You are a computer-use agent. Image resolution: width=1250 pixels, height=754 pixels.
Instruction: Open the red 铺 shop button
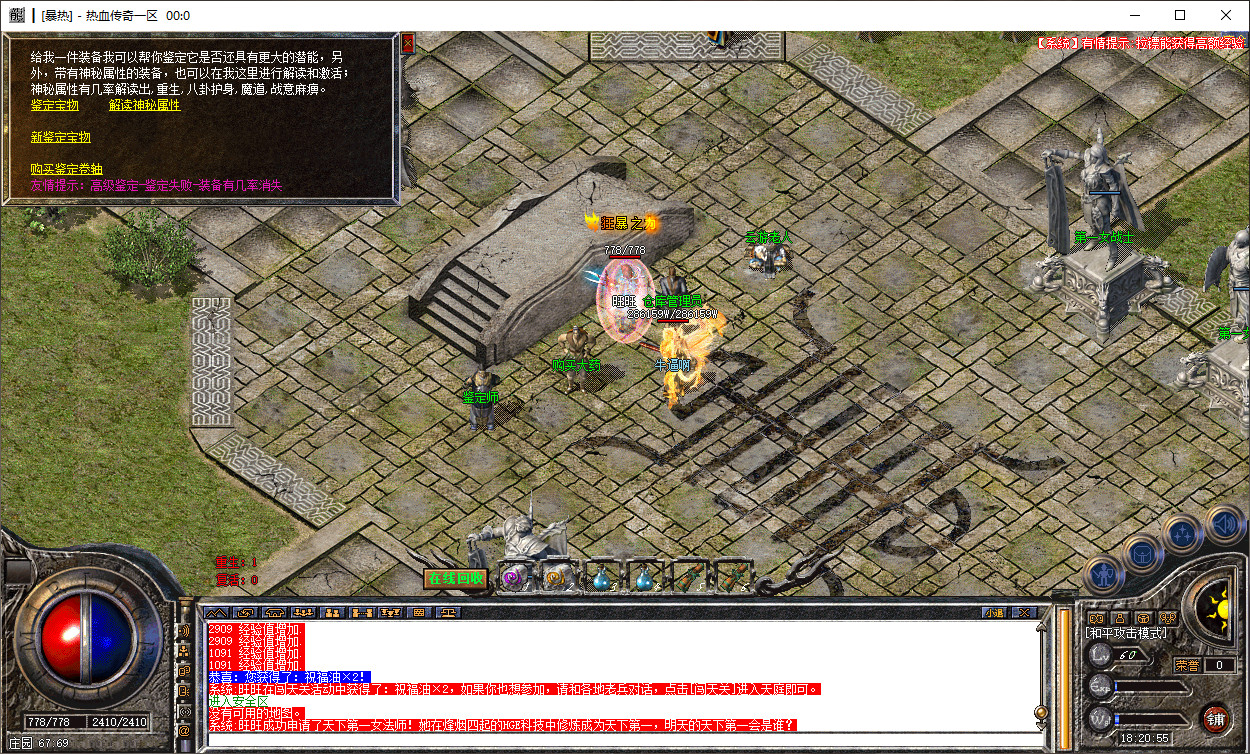pyautogui.click(x=1216, y=718)
